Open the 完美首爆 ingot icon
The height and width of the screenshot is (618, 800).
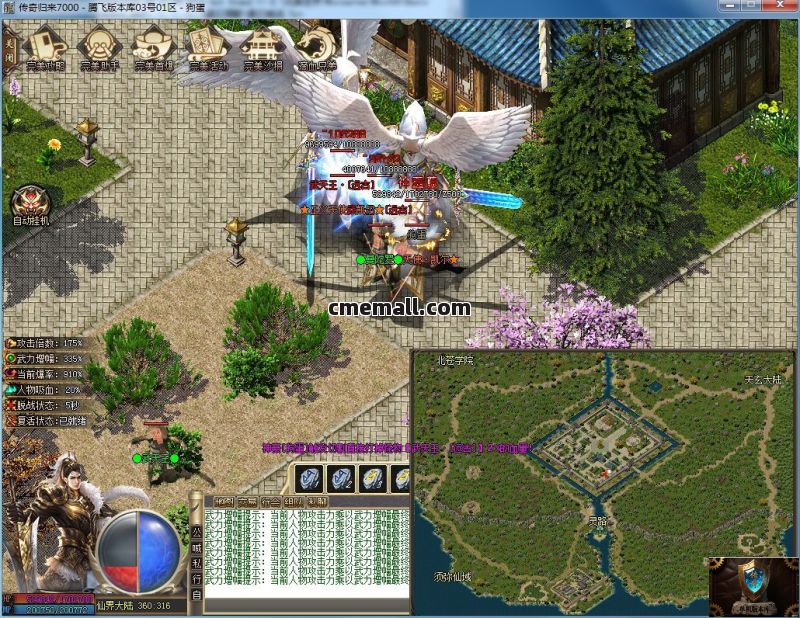point(154,46)
